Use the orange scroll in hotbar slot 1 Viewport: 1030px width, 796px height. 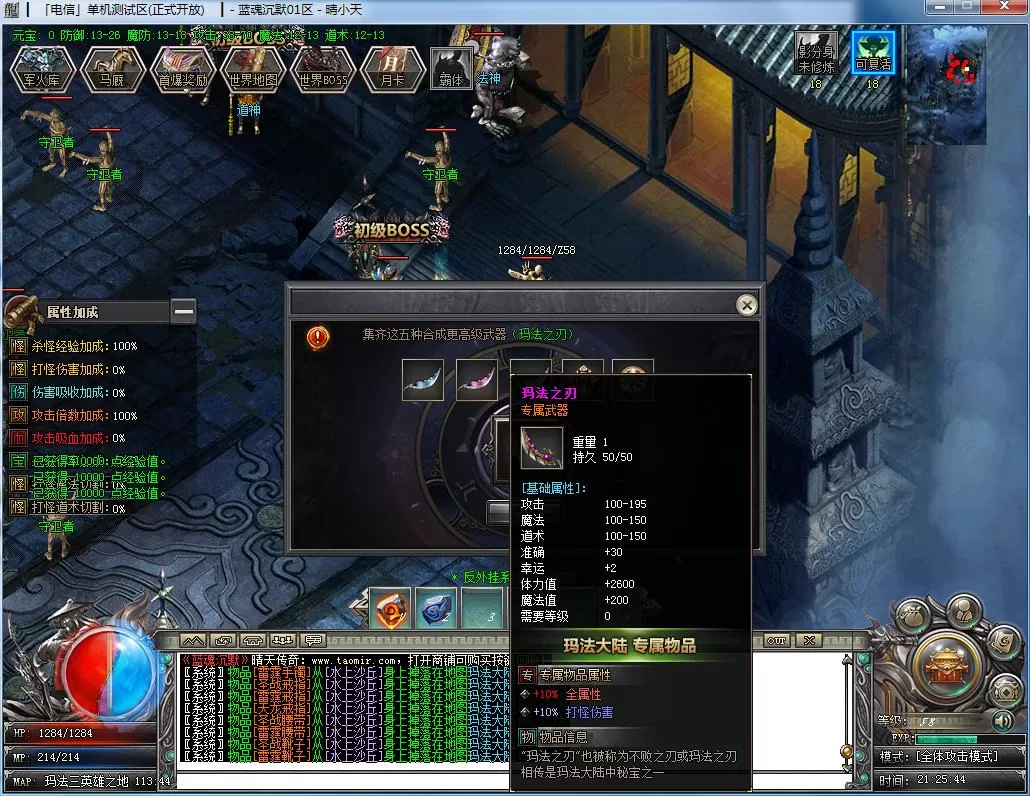389,608
